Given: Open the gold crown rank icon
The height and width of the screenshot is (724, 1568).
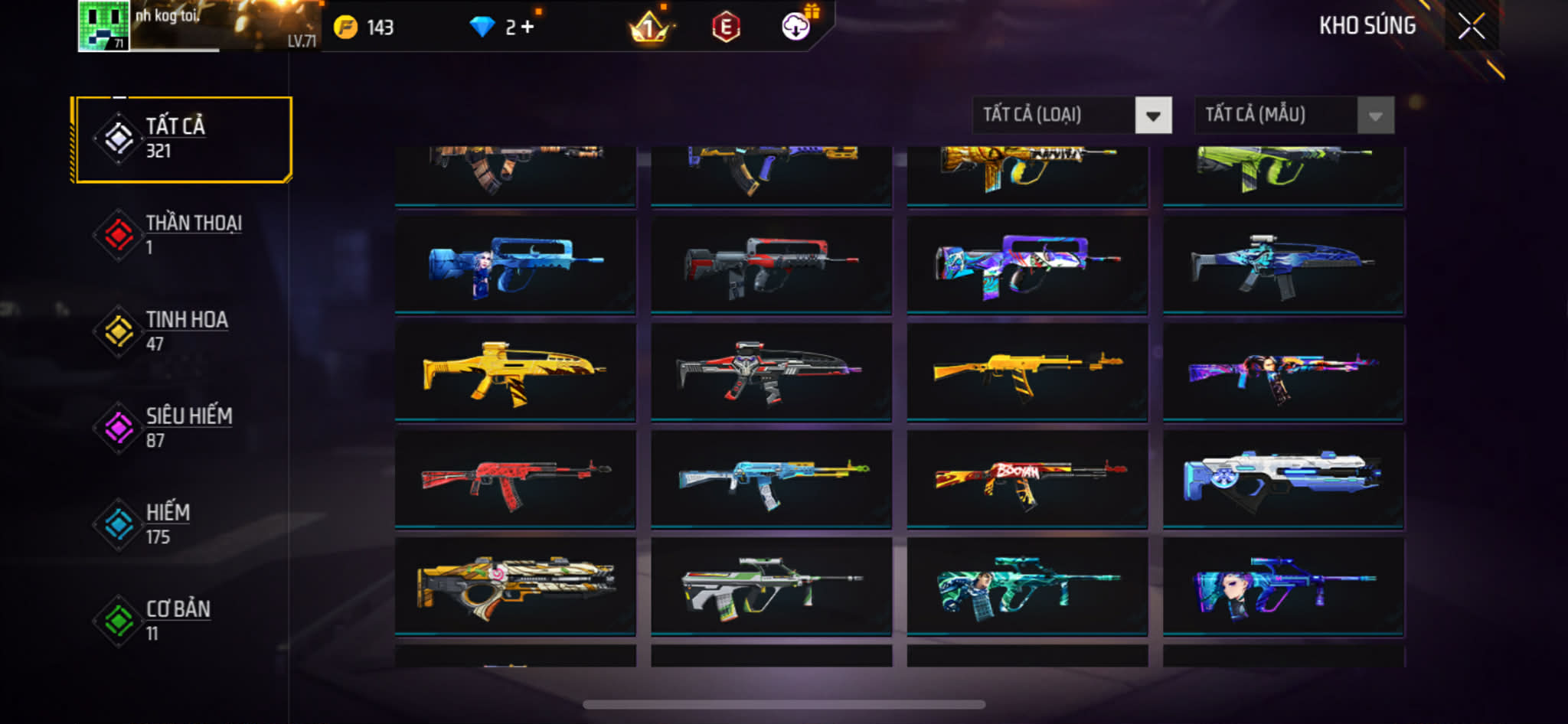Looking at the screenshot, I should click(648, 28).
